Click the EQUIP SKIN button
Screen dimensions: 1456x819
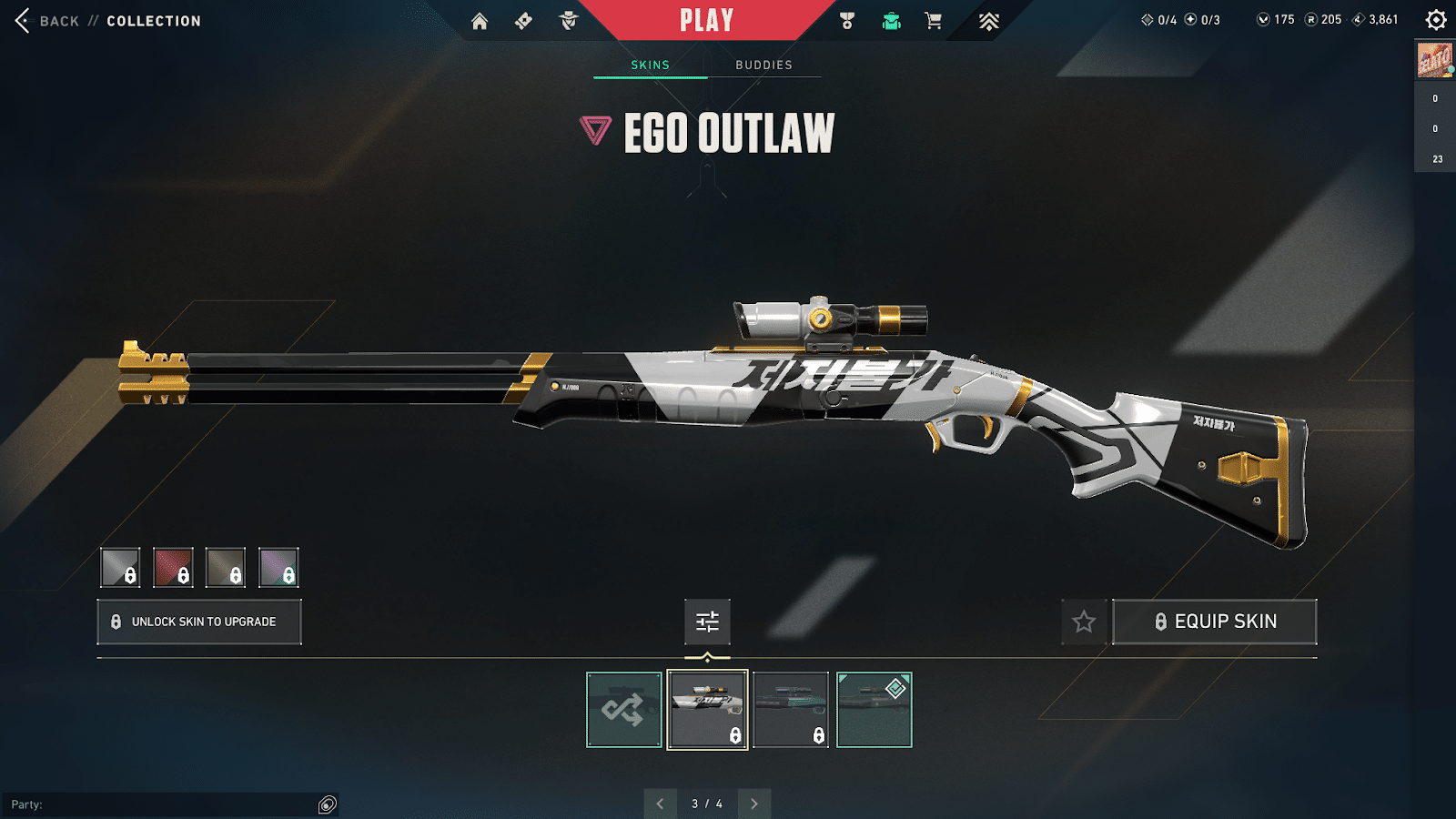[x=1215, y=621]
